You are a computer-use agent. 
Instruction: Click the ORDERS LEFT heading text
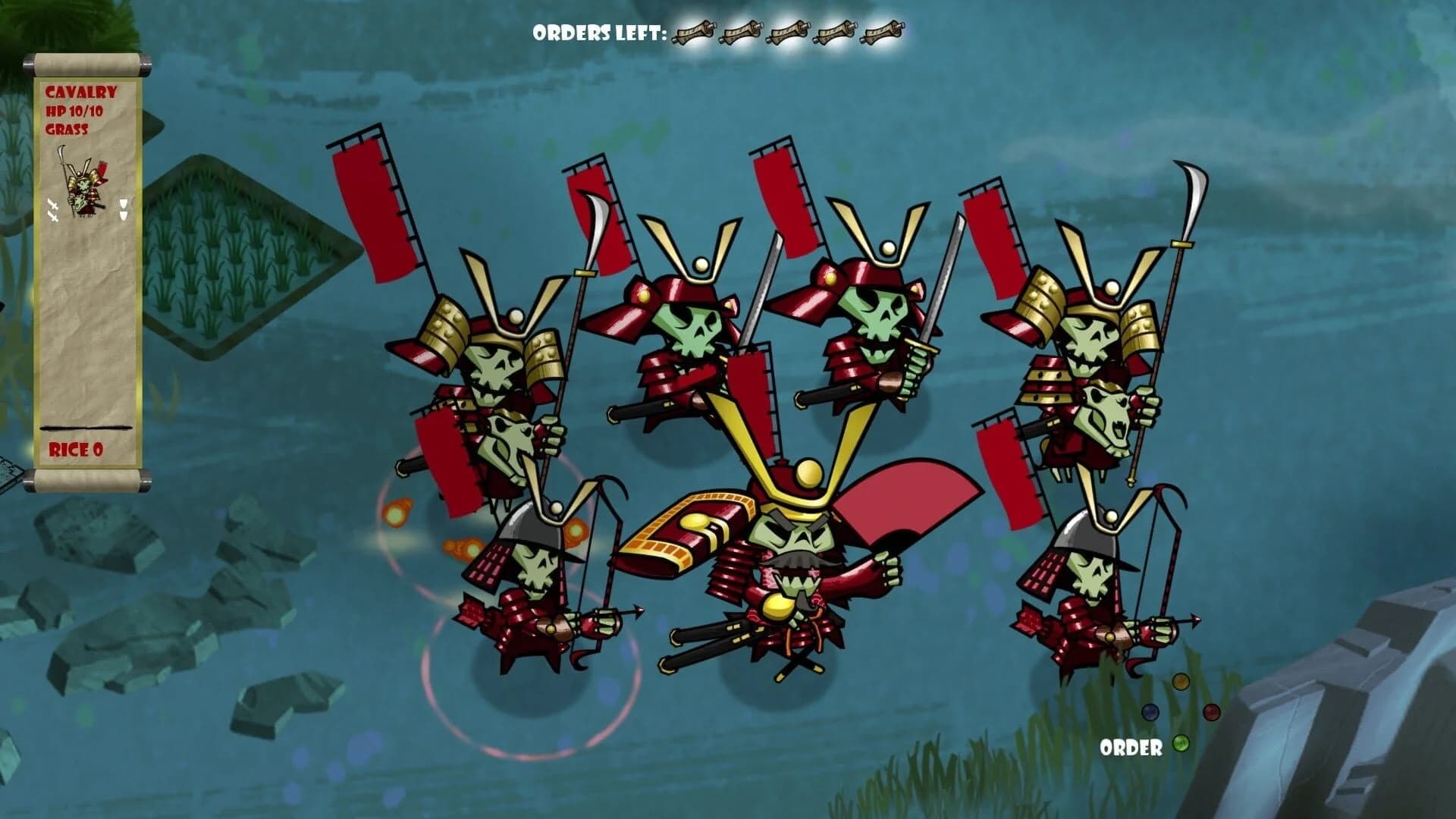point(597,32)
